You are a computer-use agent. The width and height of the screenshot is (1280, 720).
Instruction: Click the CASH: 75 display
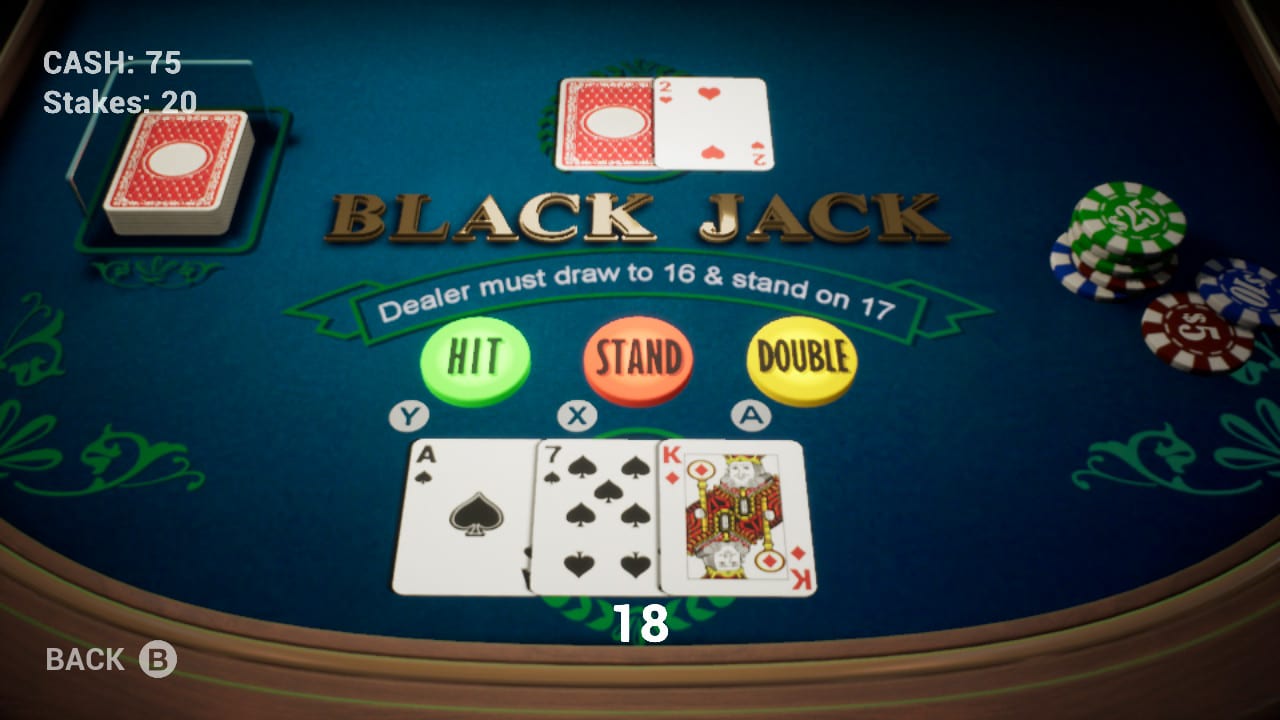coord(110,63)
